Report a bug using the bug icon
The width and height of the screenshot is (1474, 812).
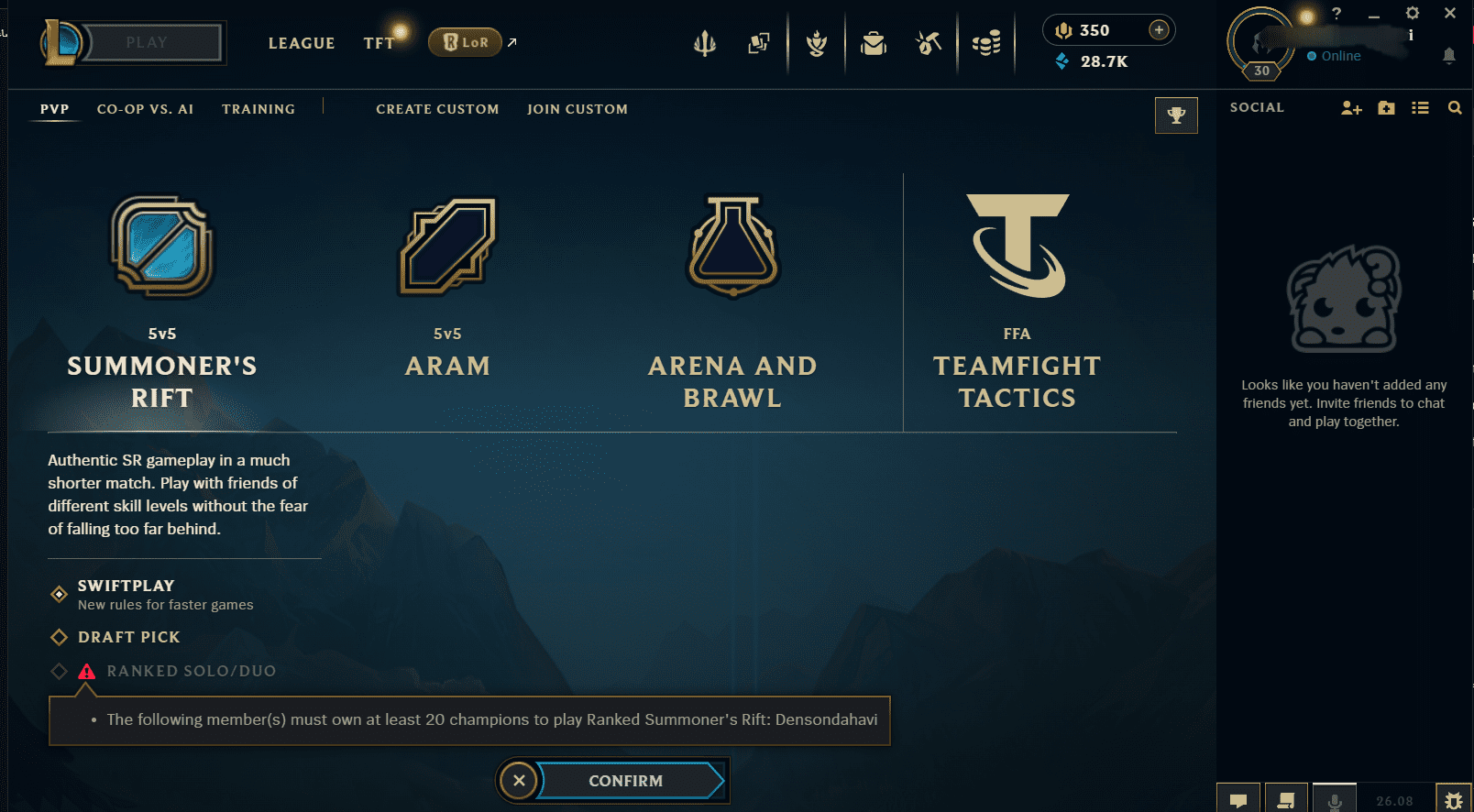tap(1451, 797)
